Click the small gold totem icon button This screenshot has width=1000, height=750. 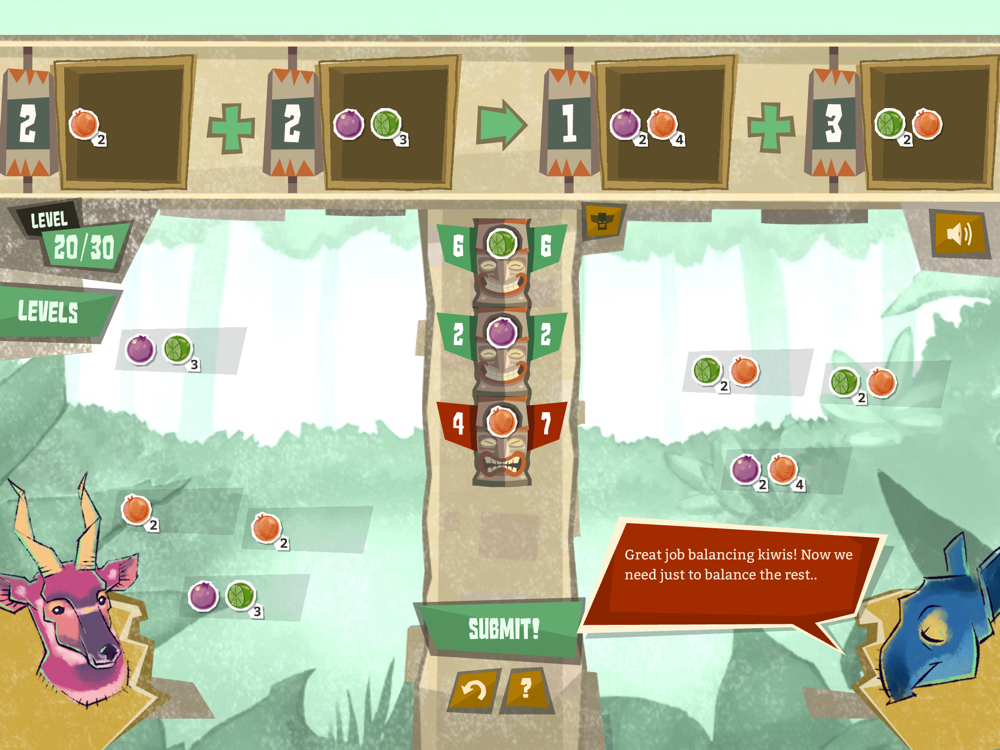point(603,222)
